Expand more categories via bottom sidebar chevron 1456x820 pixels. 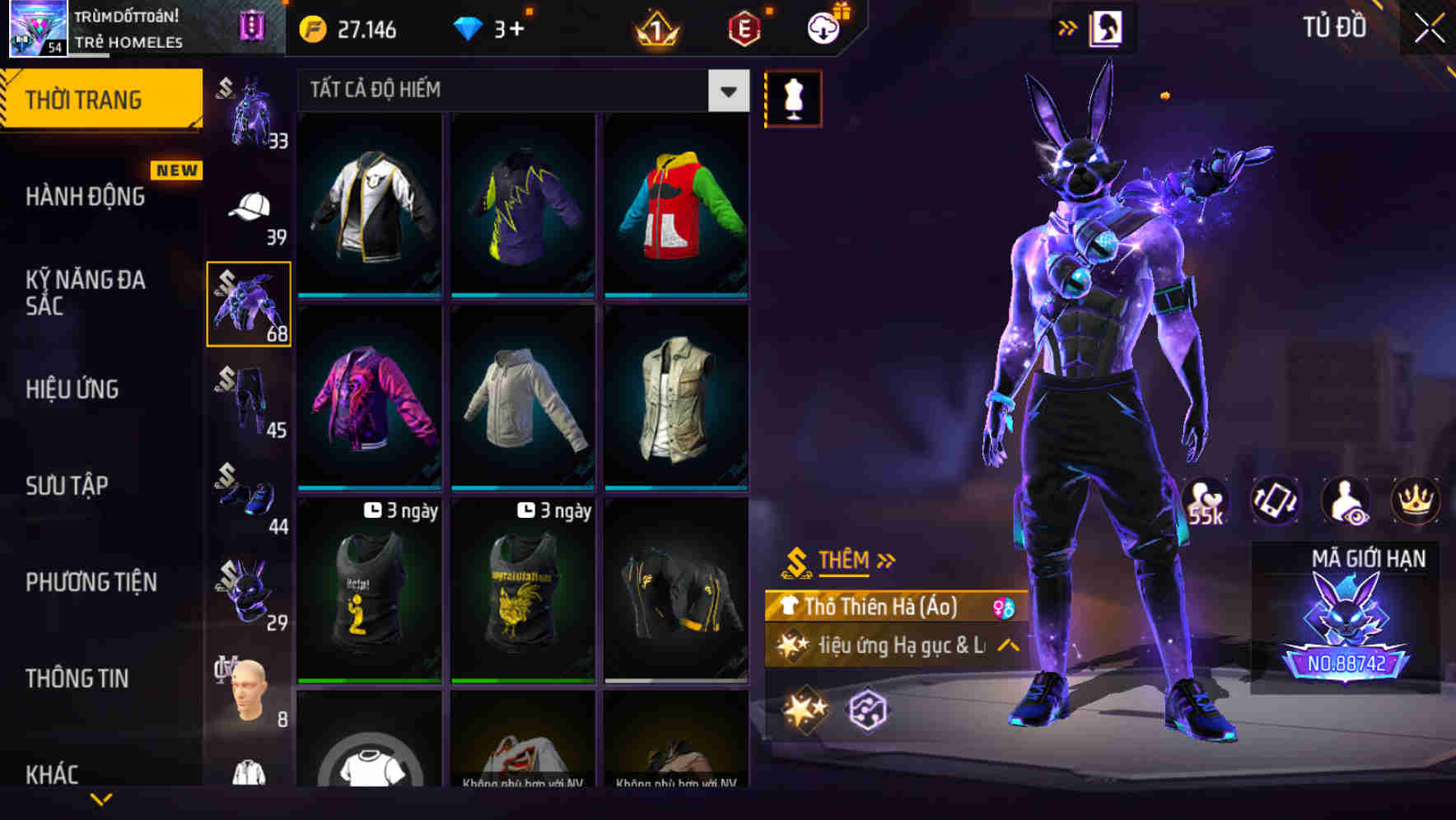[101, 797]
